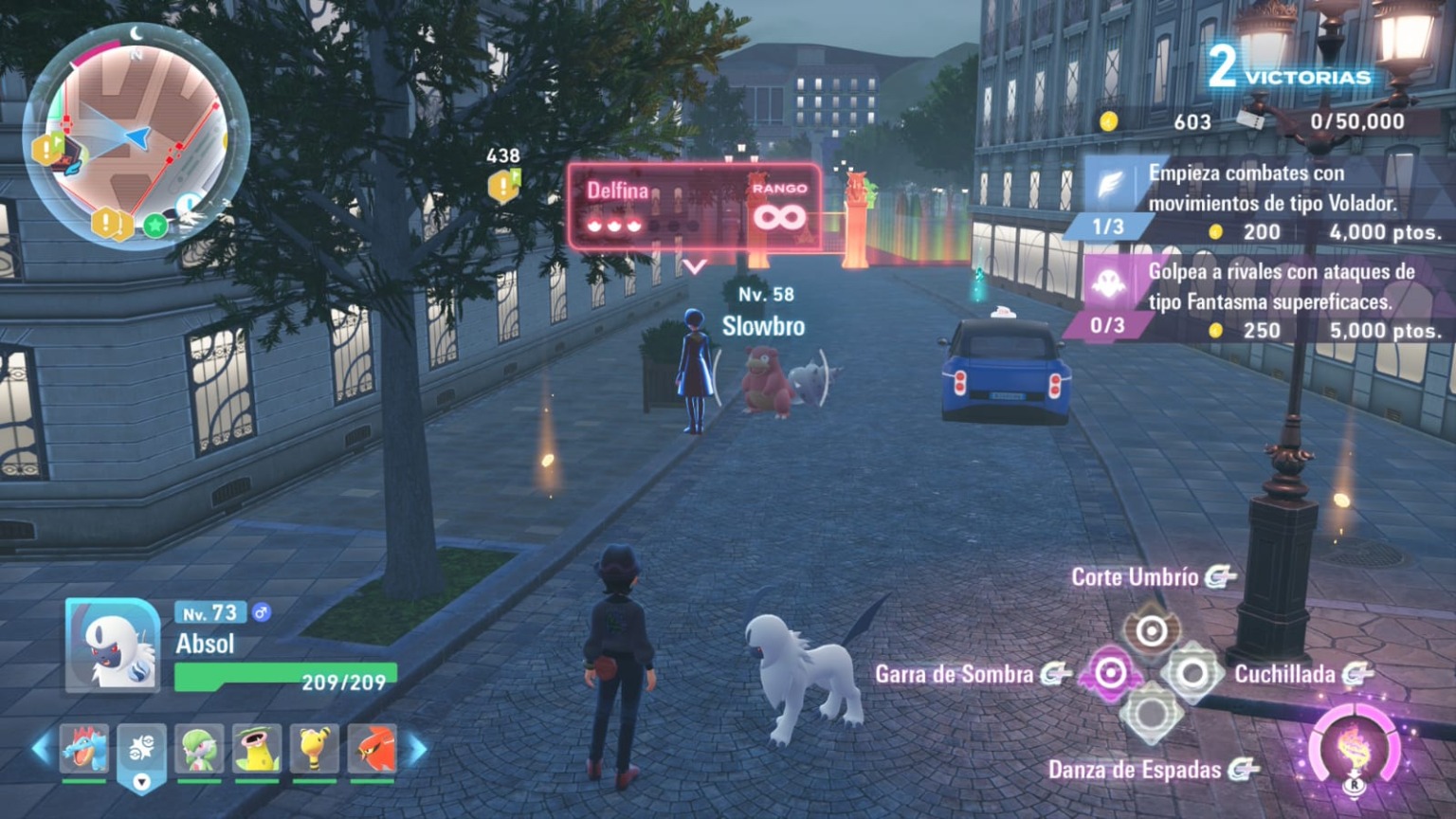Click the green star marker on minimap
Image resolution: width=1456 pixels, height=819 pixels.
(155, 226)
